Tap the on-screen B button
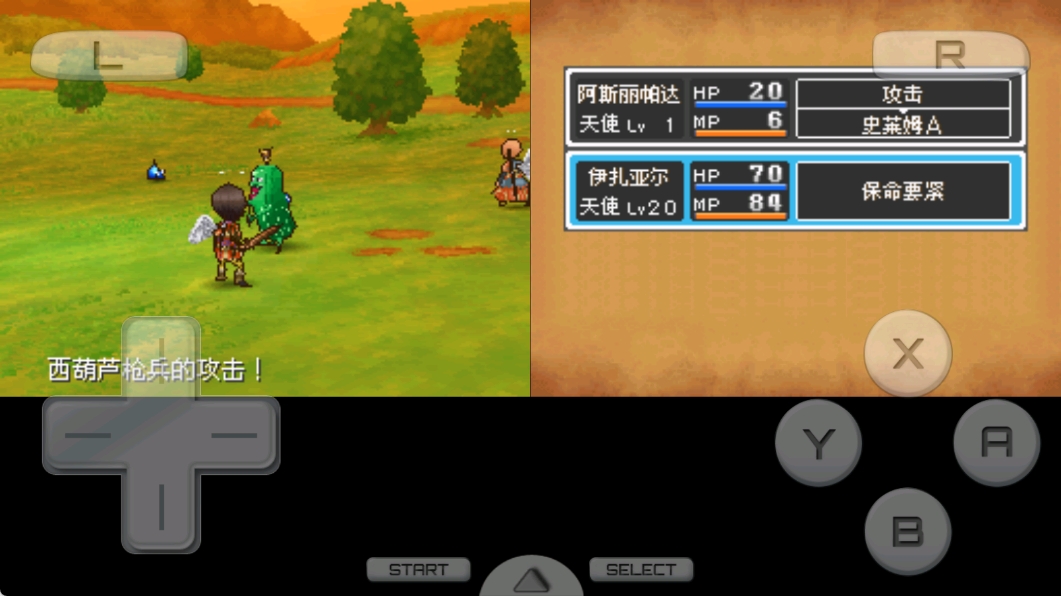This screenshot has height=596, width=1061. point(907,531)
